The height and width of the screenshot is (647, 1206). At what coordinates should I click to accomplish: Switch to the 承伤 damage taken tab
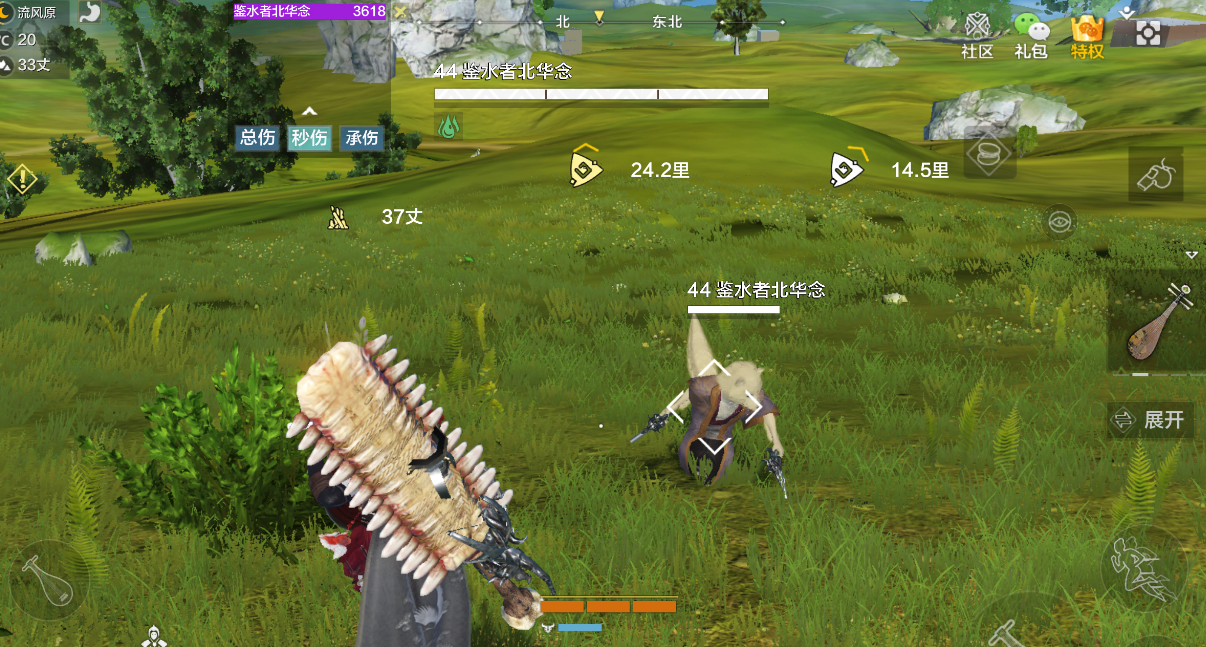coord(361,138)
